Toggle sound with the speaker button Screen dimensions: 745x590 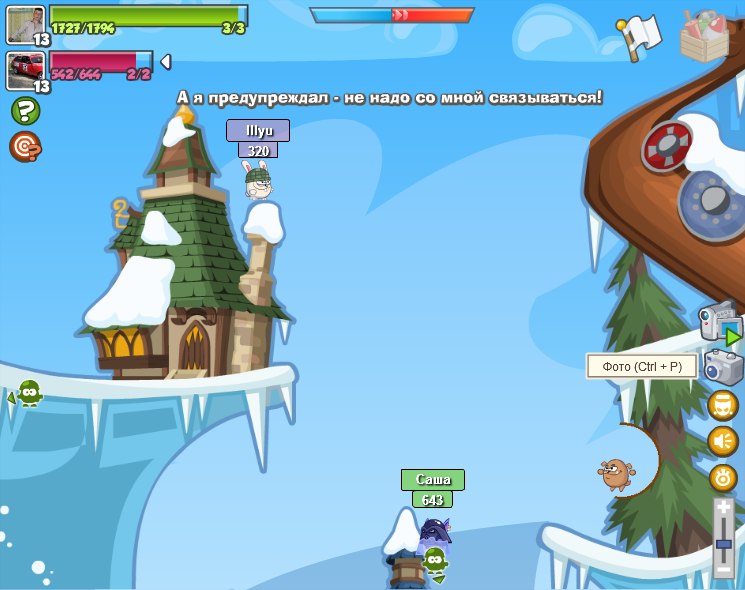coord(723,441)
